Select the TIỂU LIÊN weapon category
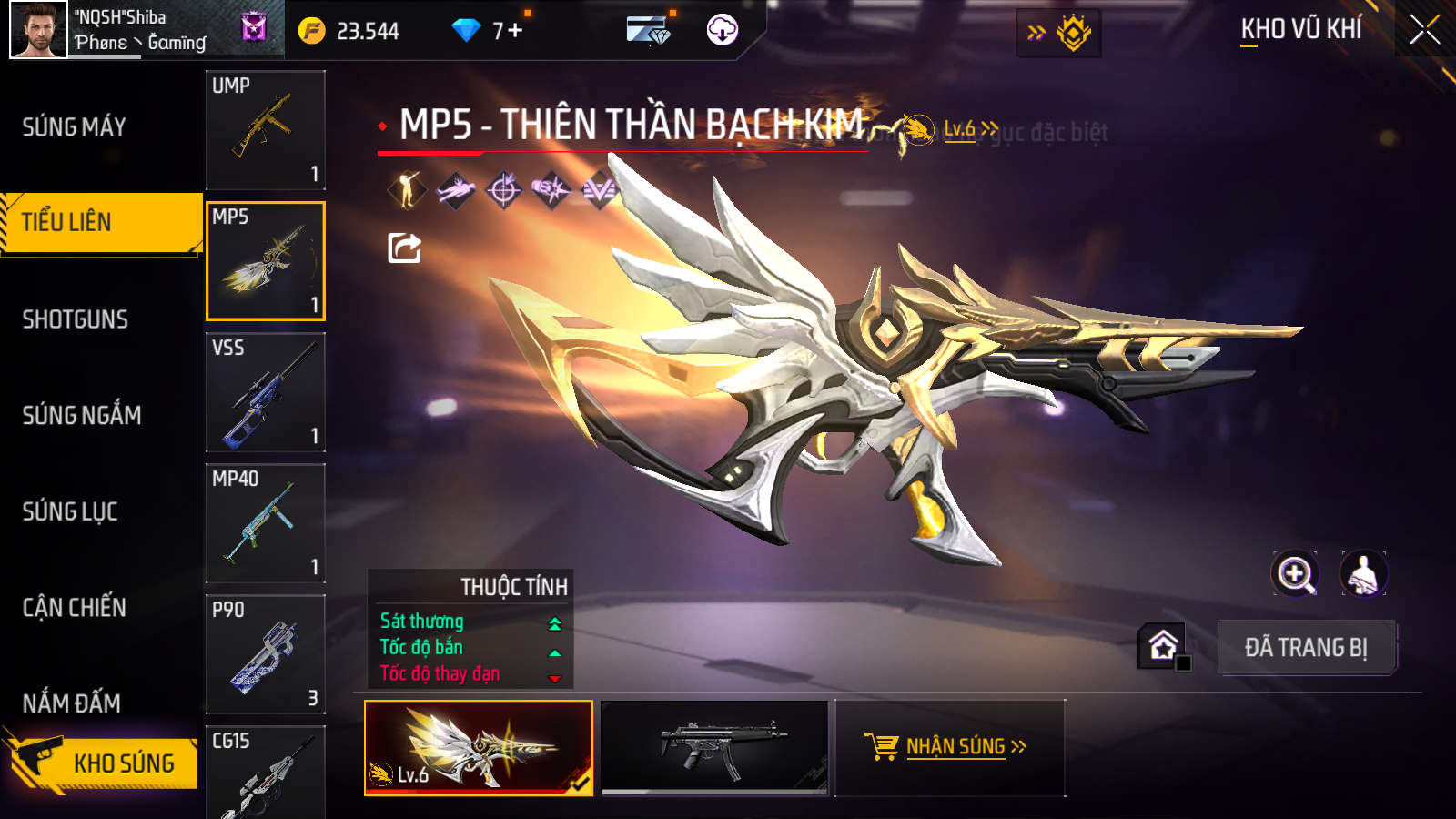This screenshot has width=1456, height=819. (67, 222)
